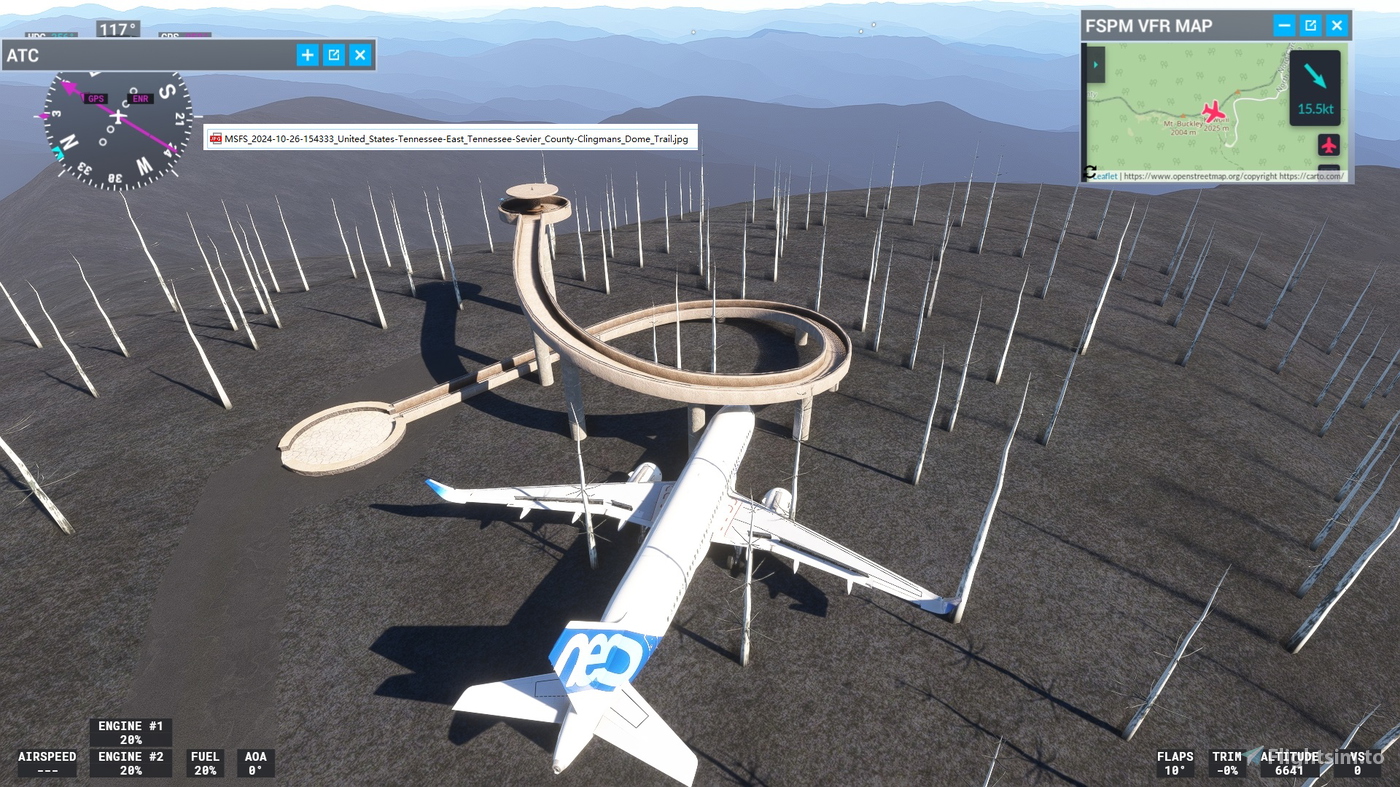Click the airplane follow icon on the VFR map

tap(1329, 145)
